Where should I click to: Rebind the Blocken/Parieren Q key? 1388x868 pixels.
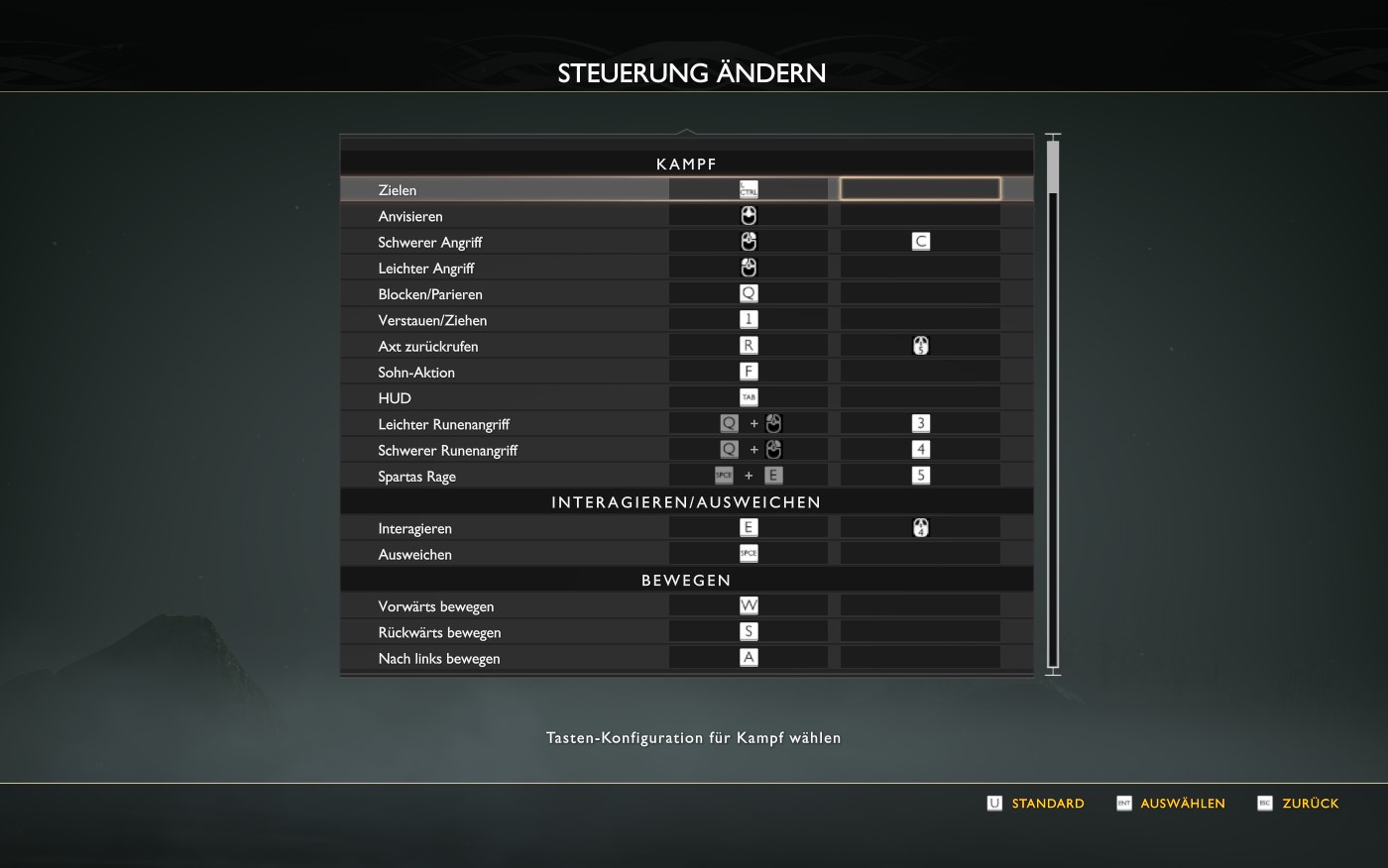coord(749,293)
